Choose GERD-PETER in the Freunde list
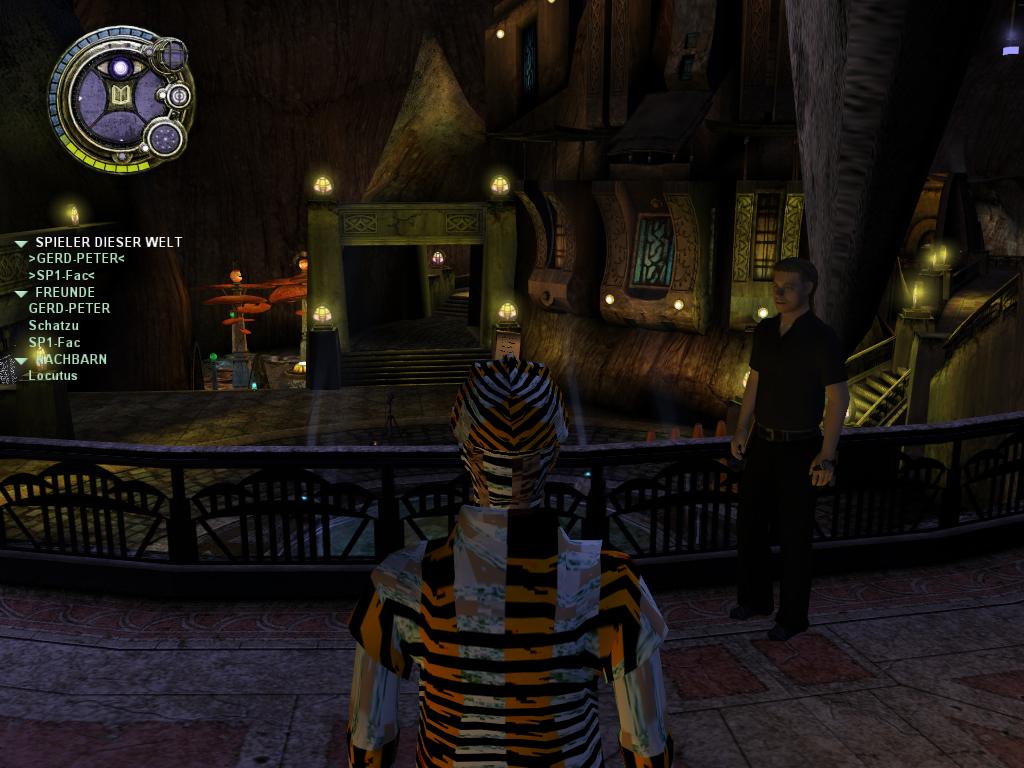1024x768 pixels. pyautogui.click(x=69, y=309)
